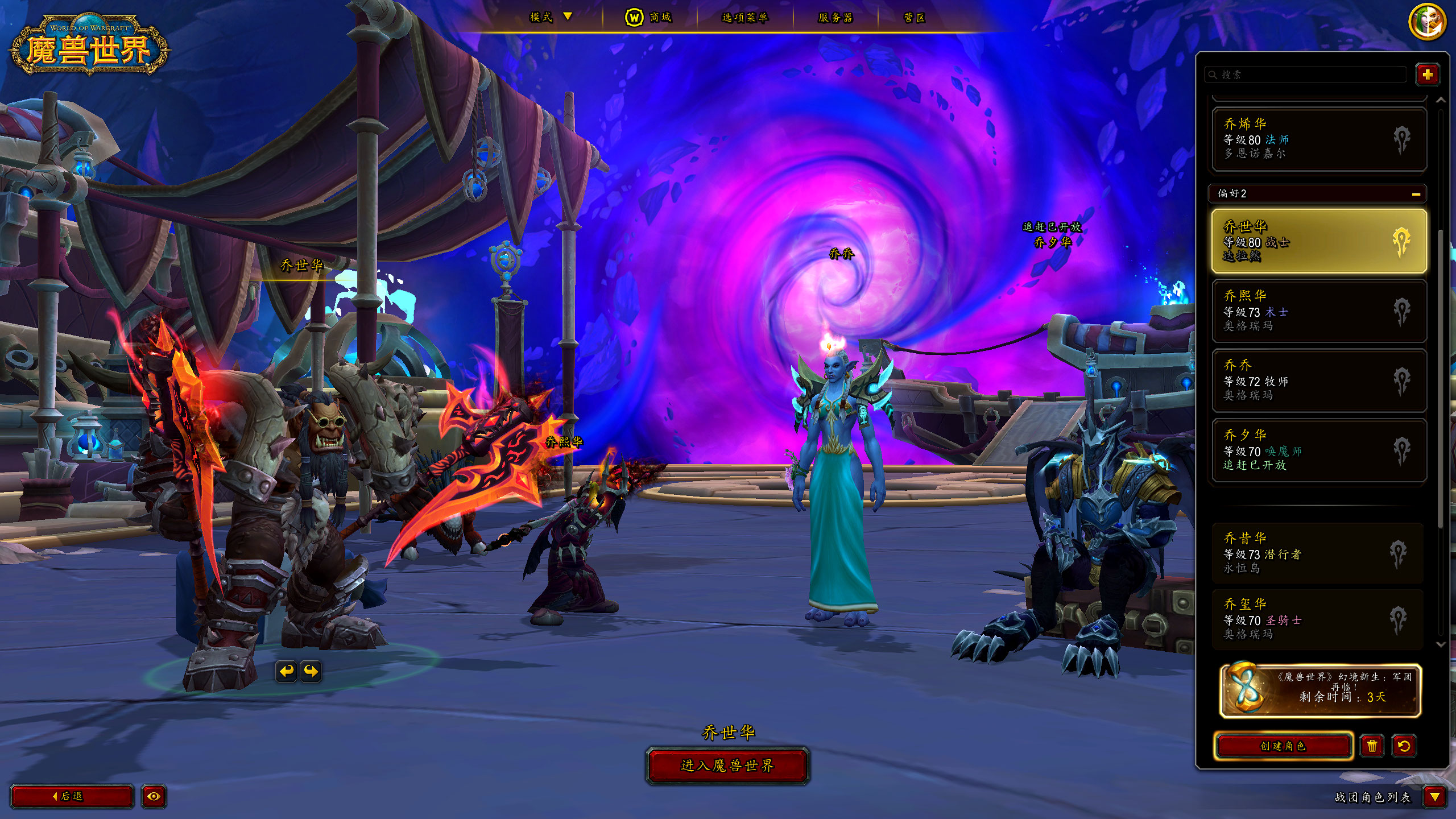The width and height of the screenshot is (1456, 819).
Task: Click the trash can delete character button
Action: pos(1372,746)
